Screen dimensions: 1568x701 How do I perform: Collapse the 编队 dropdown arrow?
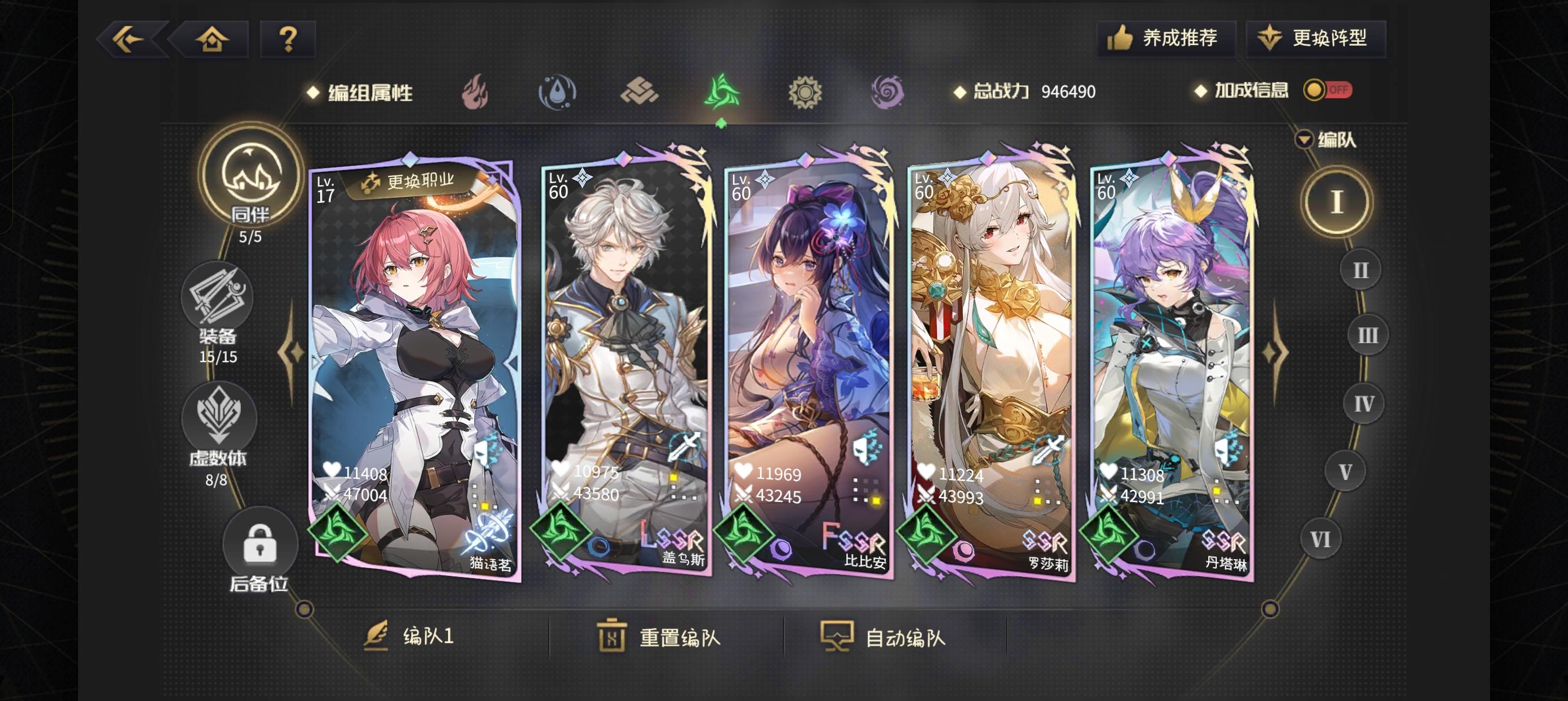point(1304,139)
